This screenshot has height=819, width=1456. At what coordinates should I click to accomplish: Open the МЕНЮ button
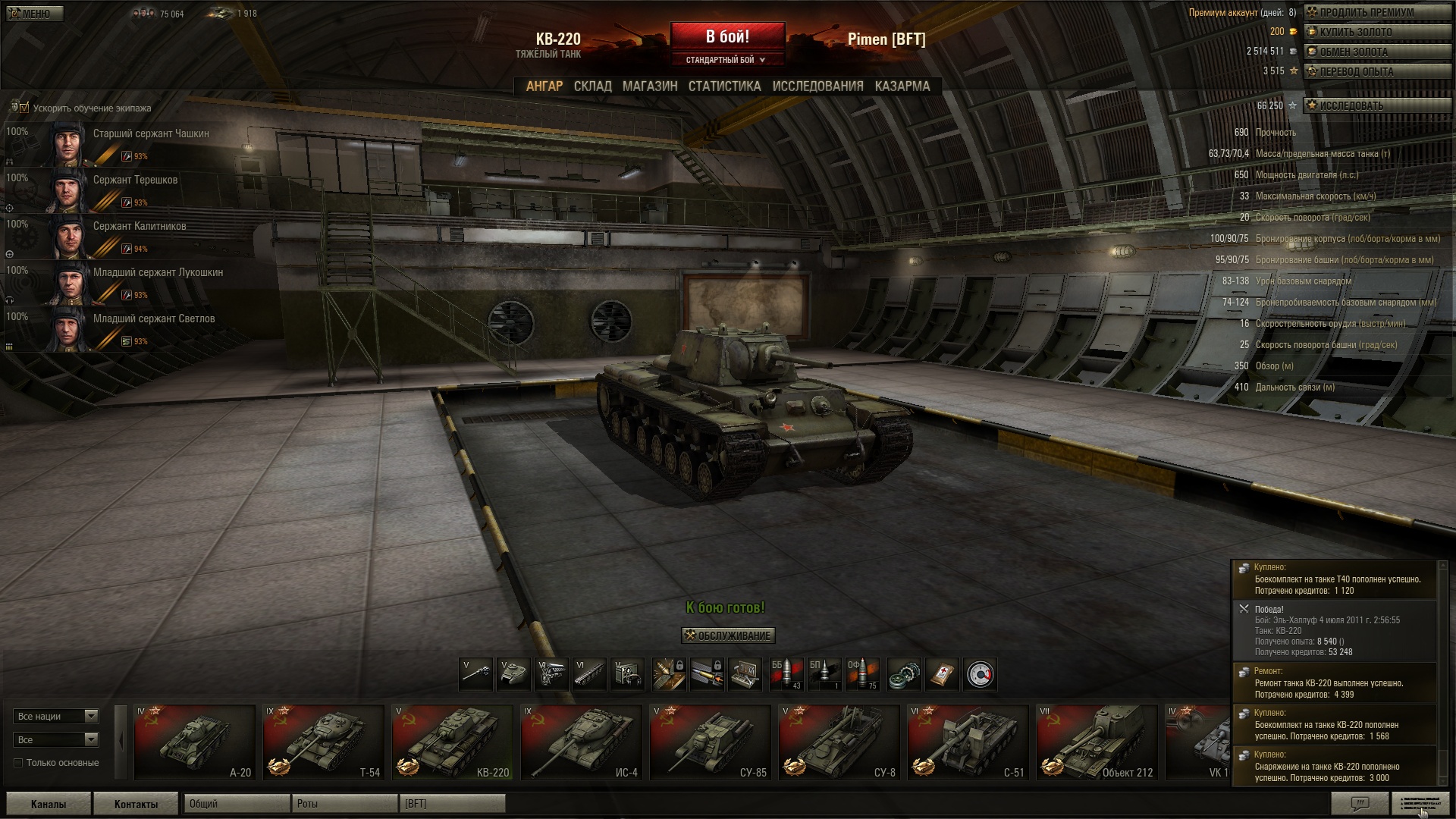[34, 14]
